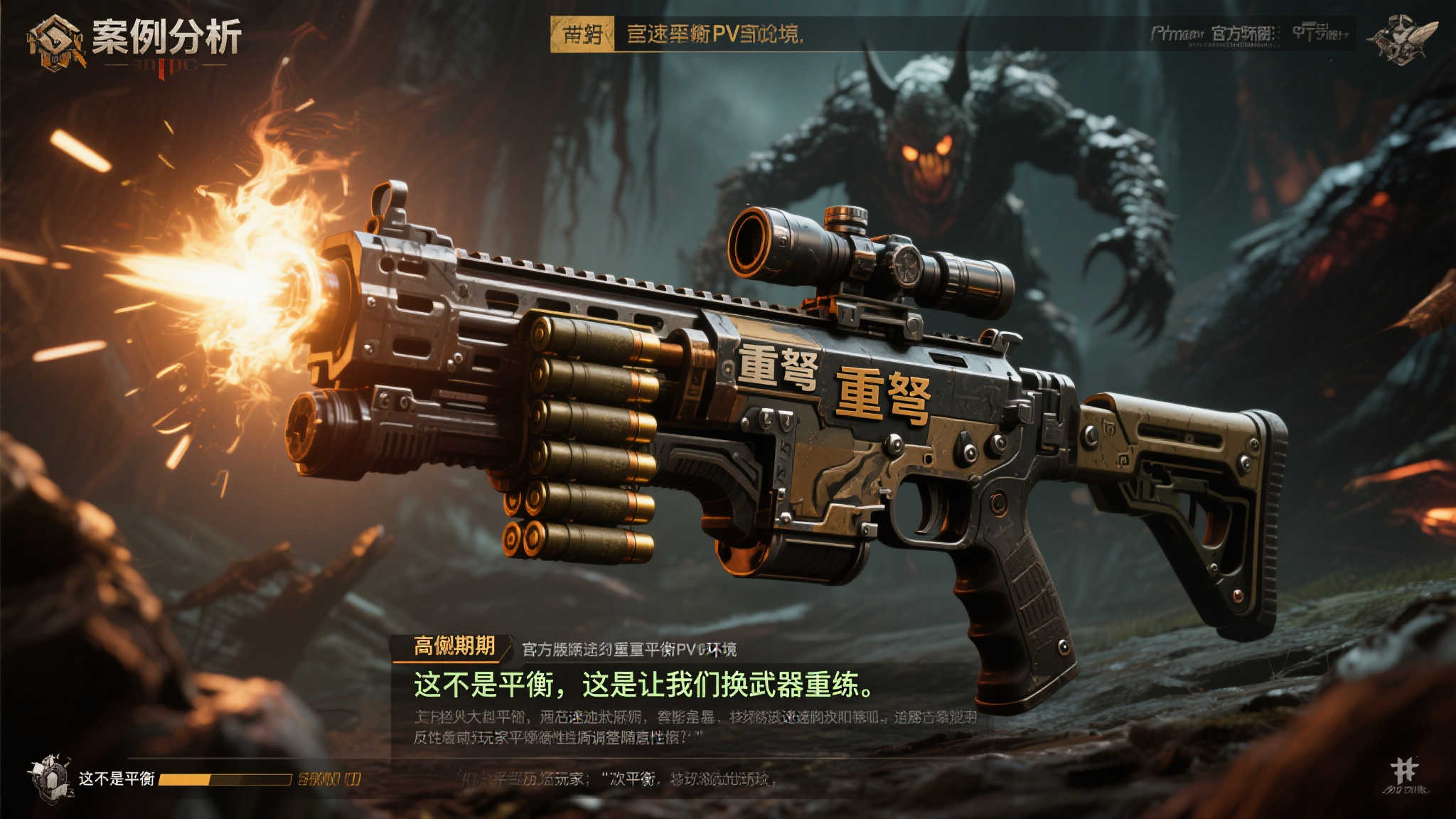Click the badge icon beside 这不是平衡

click(x=50, y=778)
